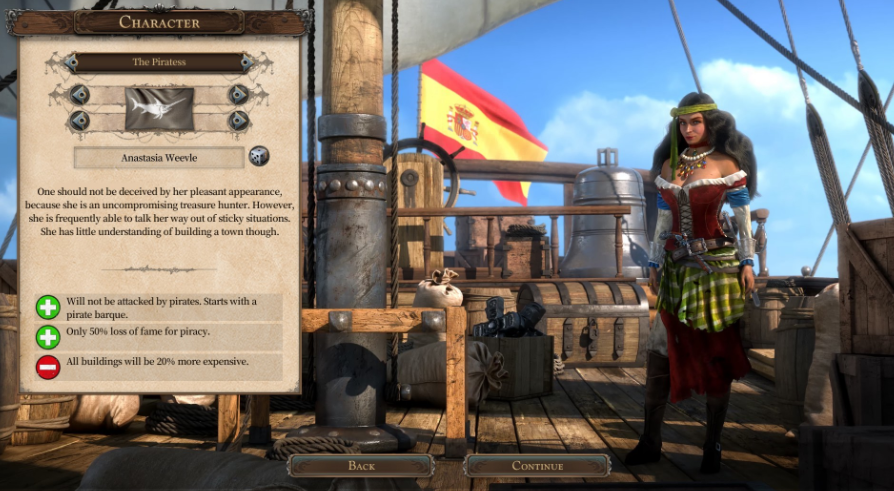Go back with the Back button
This screenshot has width=894, height=491.
point(360,465)
